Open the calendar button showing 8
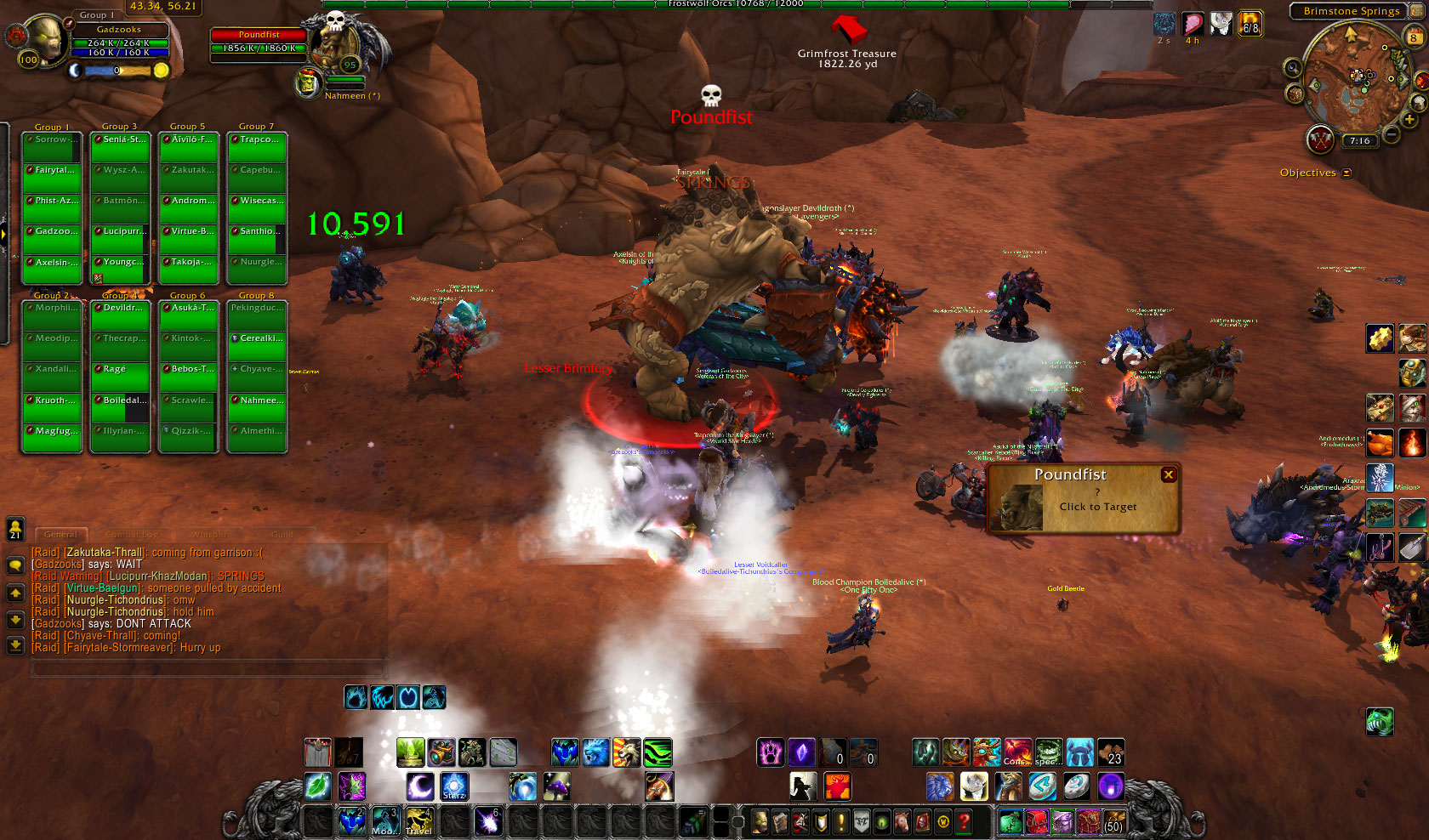The image size is (1429, 840). [1414, 37]
